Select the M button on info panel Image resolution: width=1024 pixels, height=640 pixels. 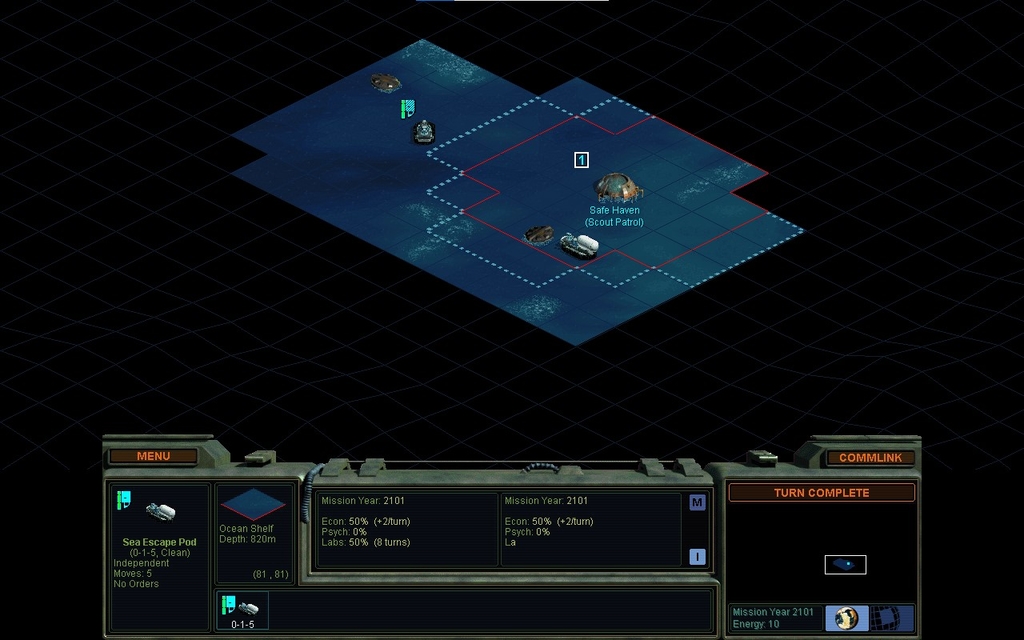(697, 502)
